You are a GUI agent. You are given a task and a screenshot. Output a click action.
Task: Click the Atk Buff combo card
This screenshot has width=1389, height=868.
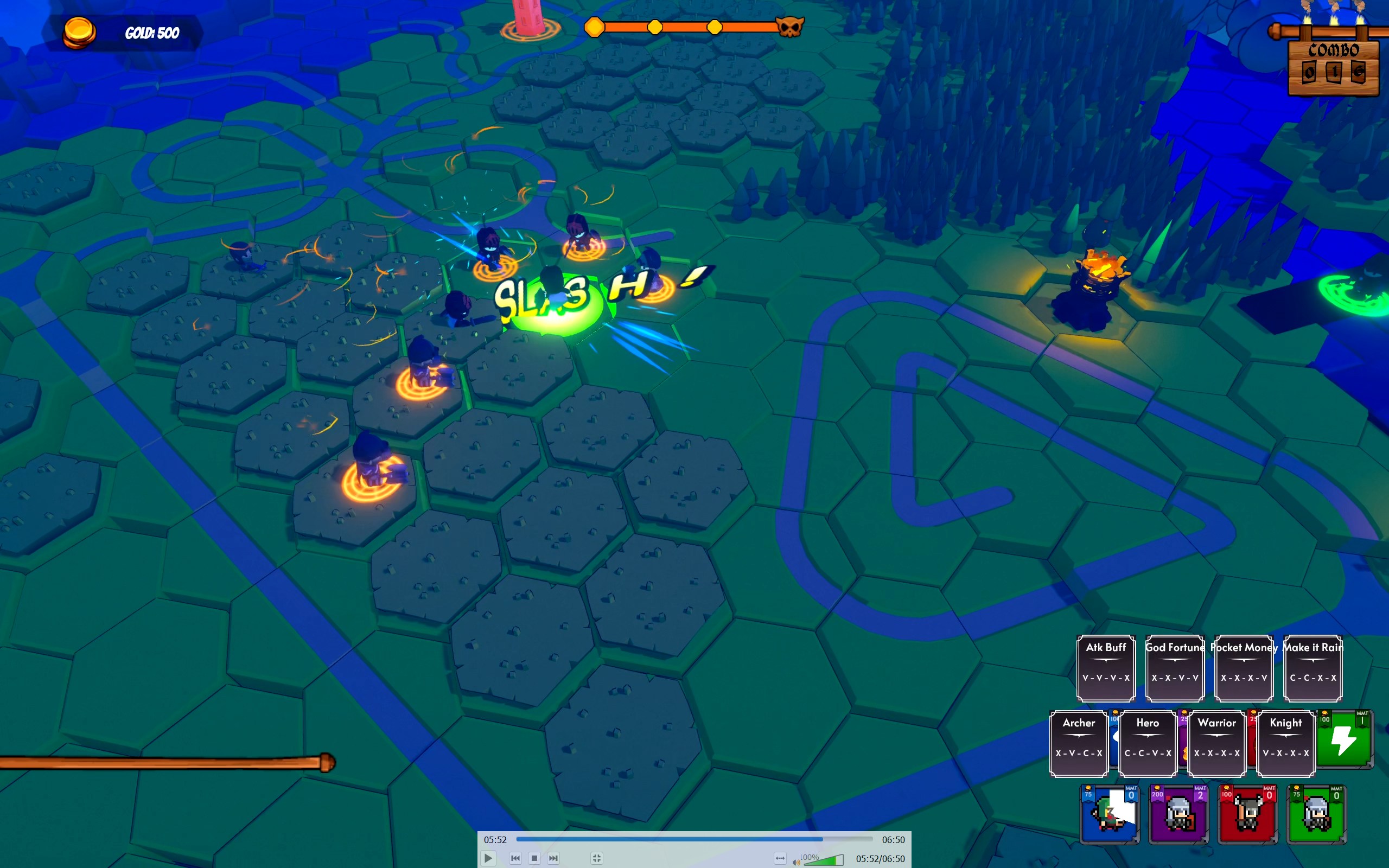(1106, 668)
